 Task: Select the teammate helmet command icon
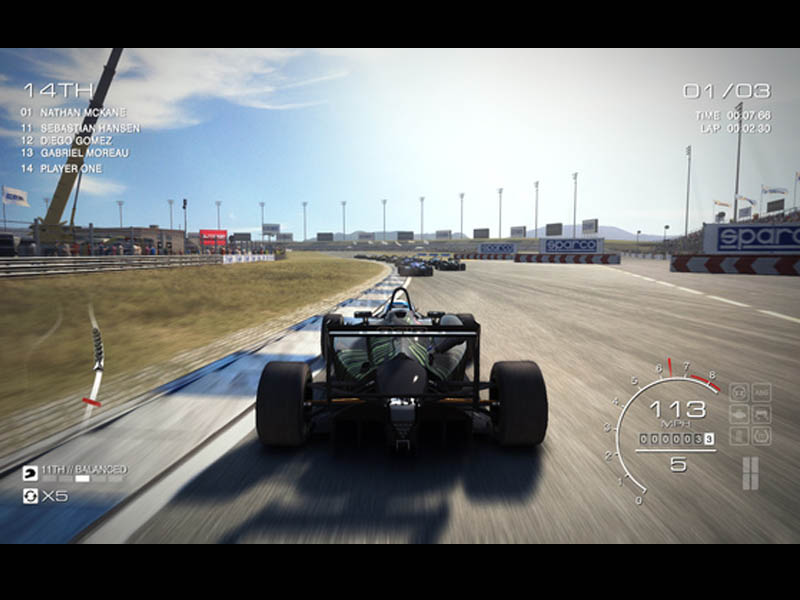(30, 472)
